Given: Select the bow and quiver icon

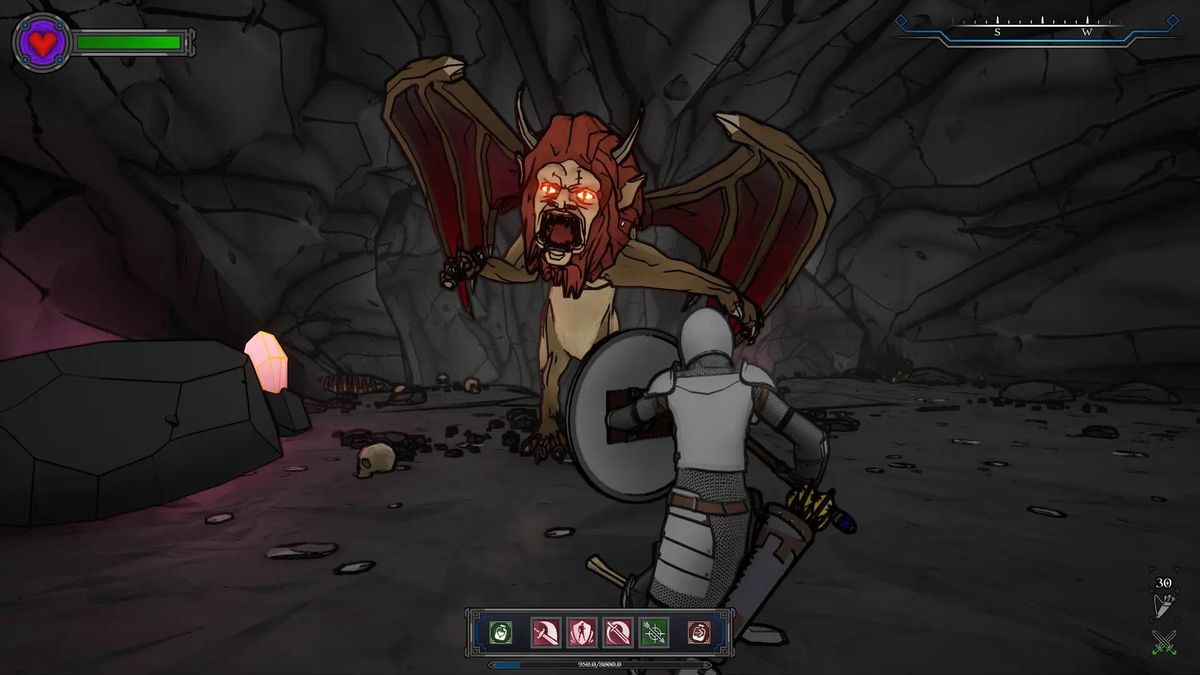Looking at the screenshot, I should [x=1163, y=606].
